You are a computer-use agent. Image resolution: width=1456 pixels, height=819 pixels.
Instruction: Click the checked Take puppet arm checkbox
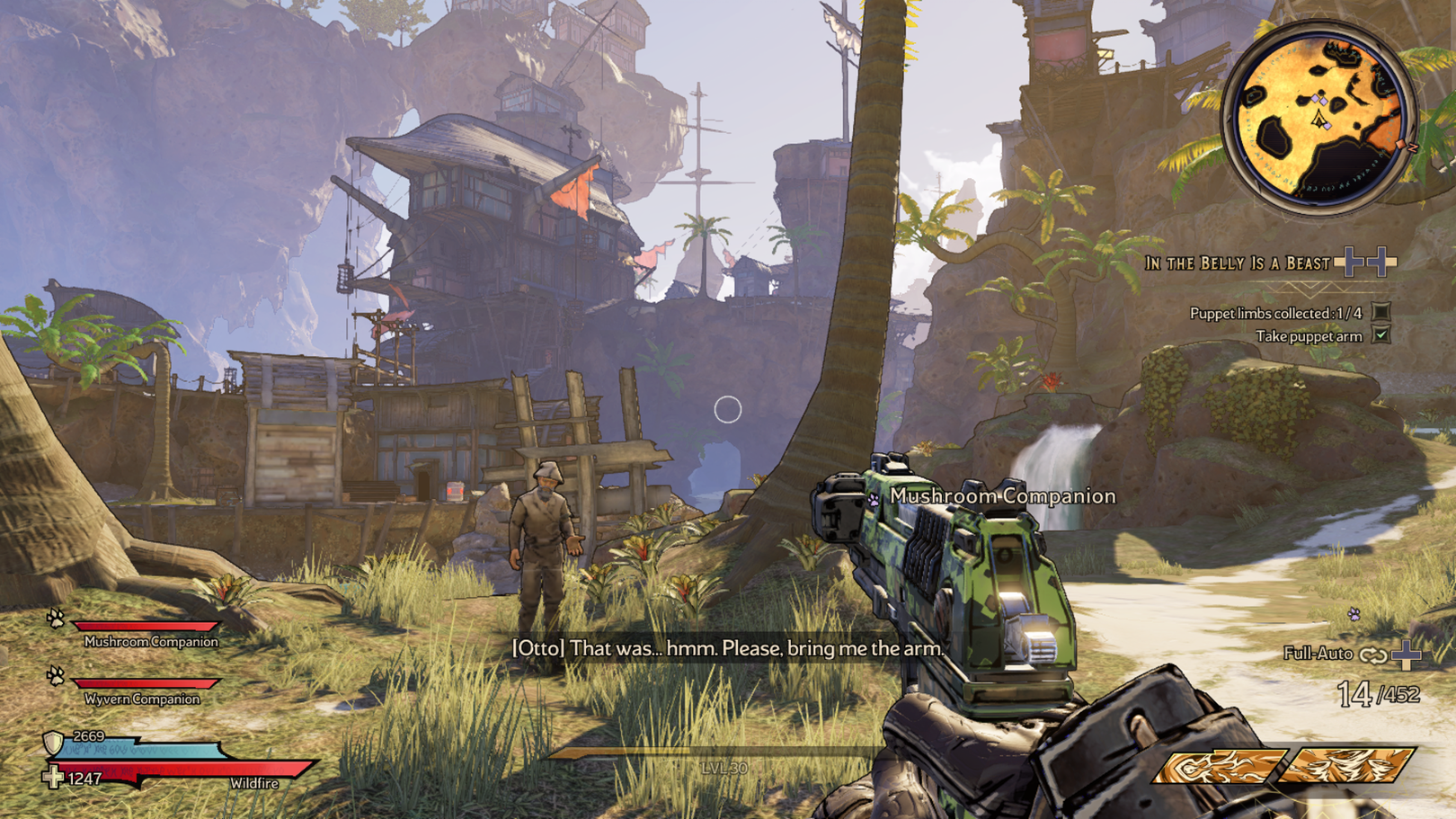pyautogui.click(x=1381, y=335)
